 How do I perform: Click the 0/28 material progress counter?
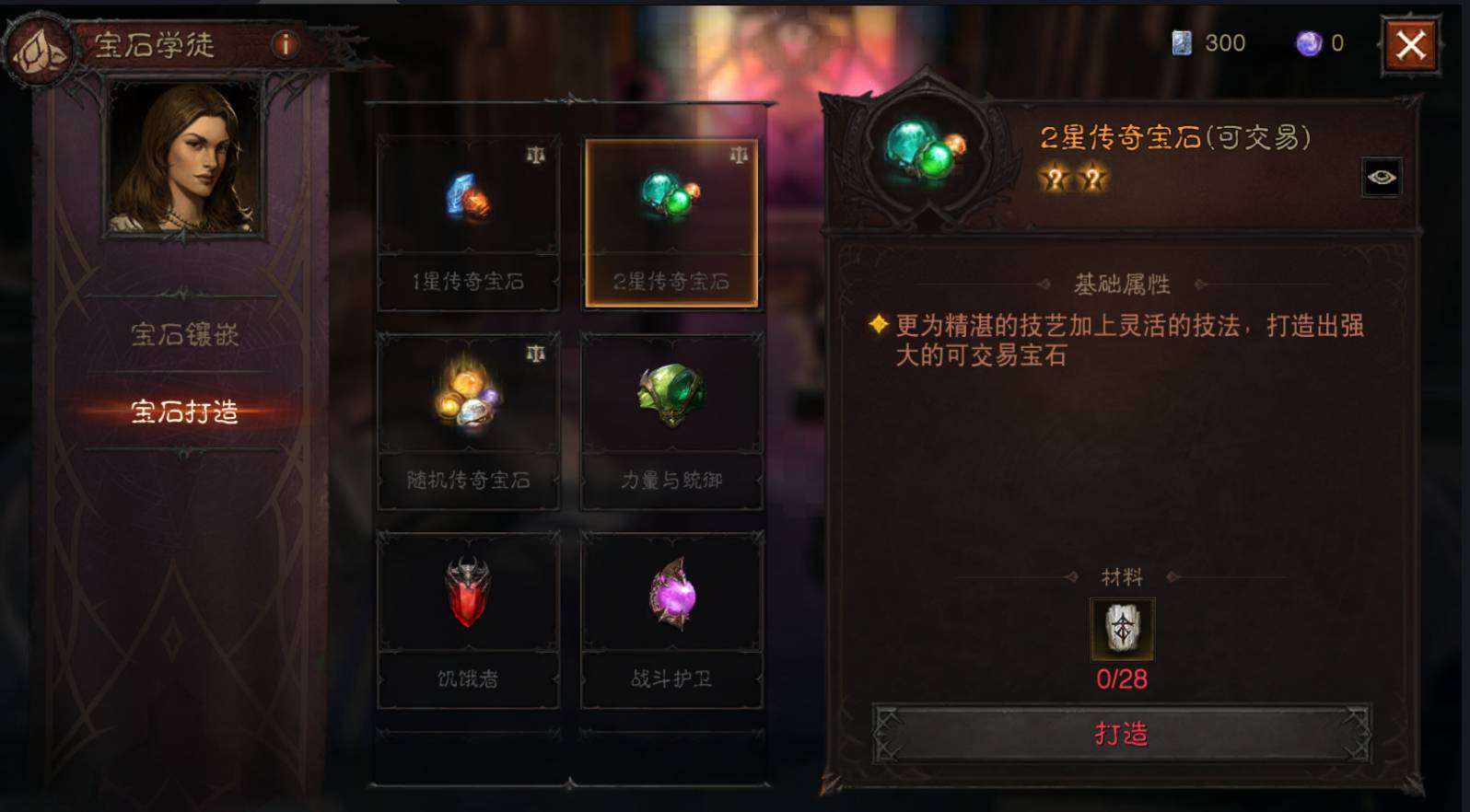[x=1122, y=678]
